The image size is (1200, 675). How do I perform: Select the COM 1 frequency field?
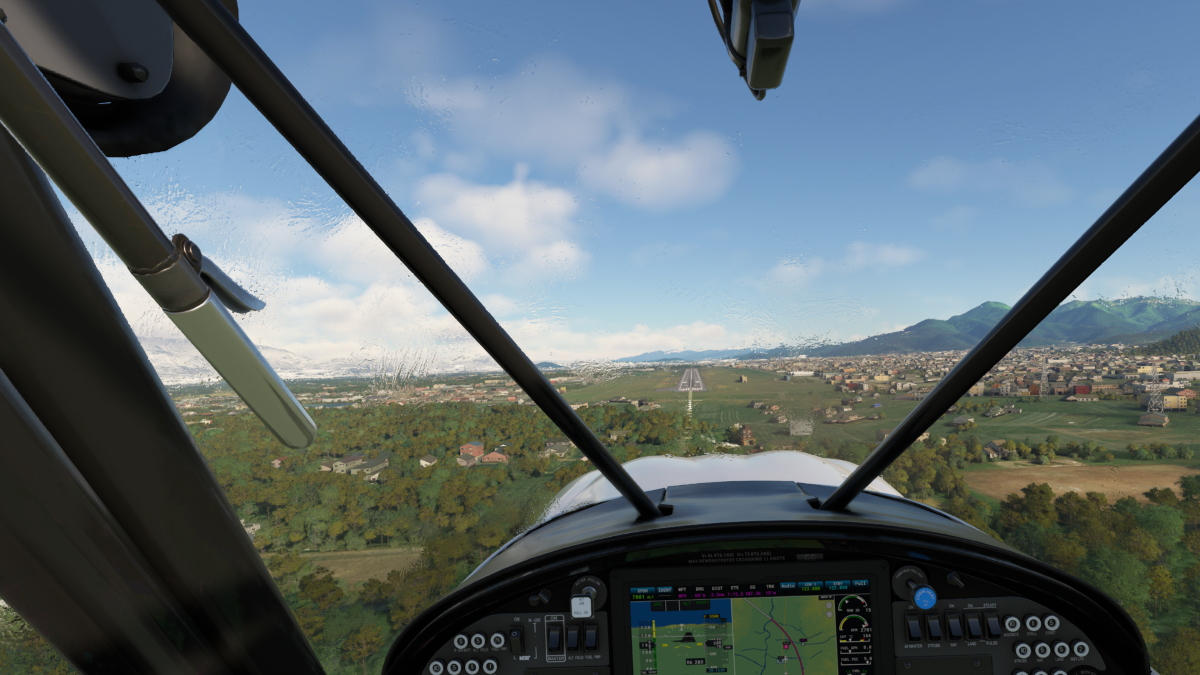pyautogui.click(x=810, y=586)
